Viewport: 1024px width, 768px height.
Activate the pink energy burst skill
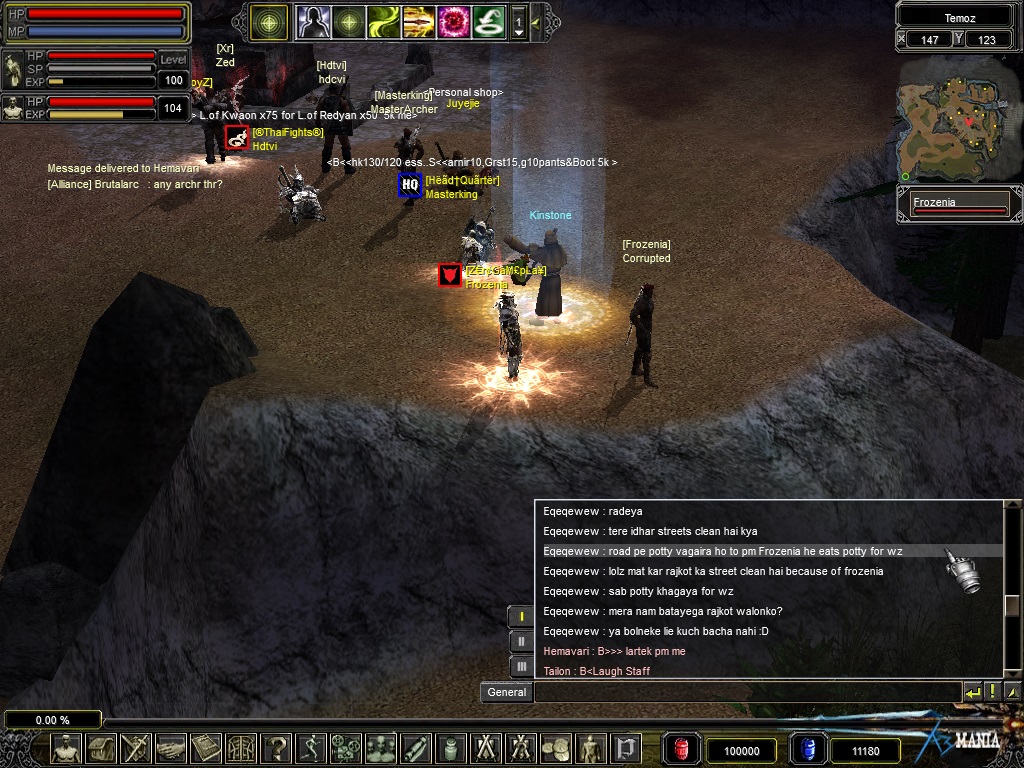tap(453, 21)
